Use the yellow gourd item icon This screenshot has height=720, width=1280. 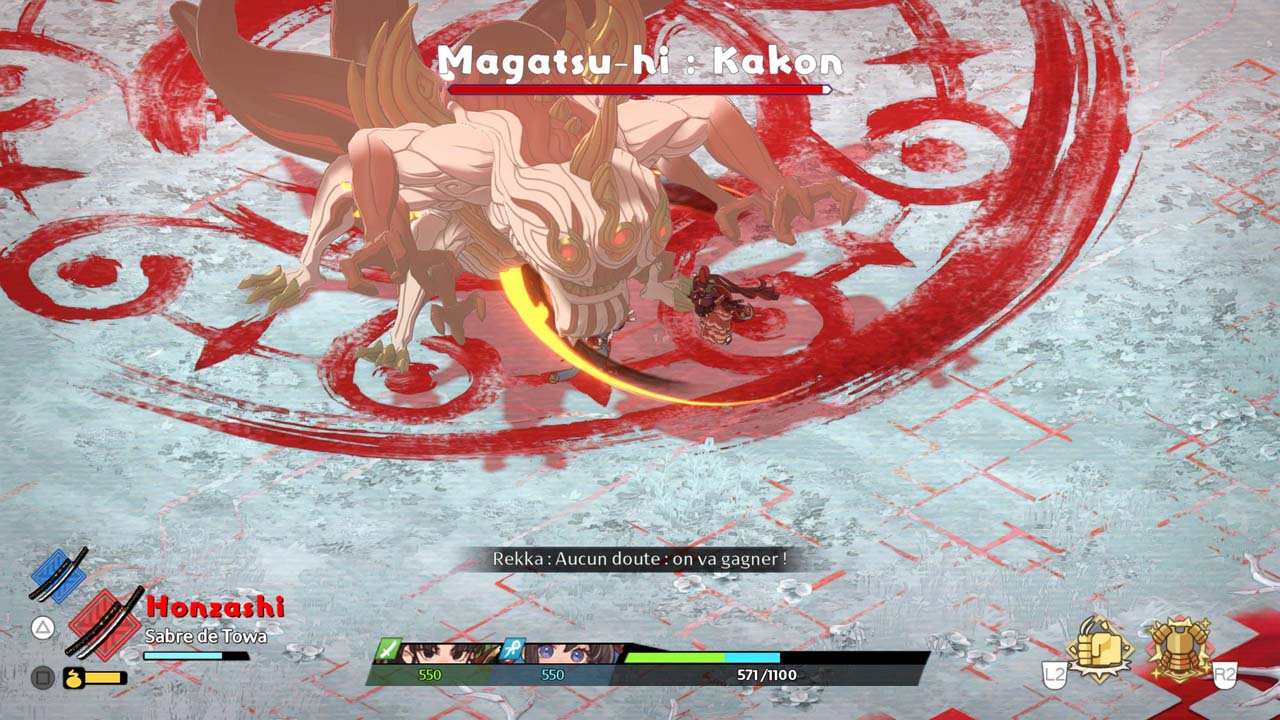[x=74, y=678]
